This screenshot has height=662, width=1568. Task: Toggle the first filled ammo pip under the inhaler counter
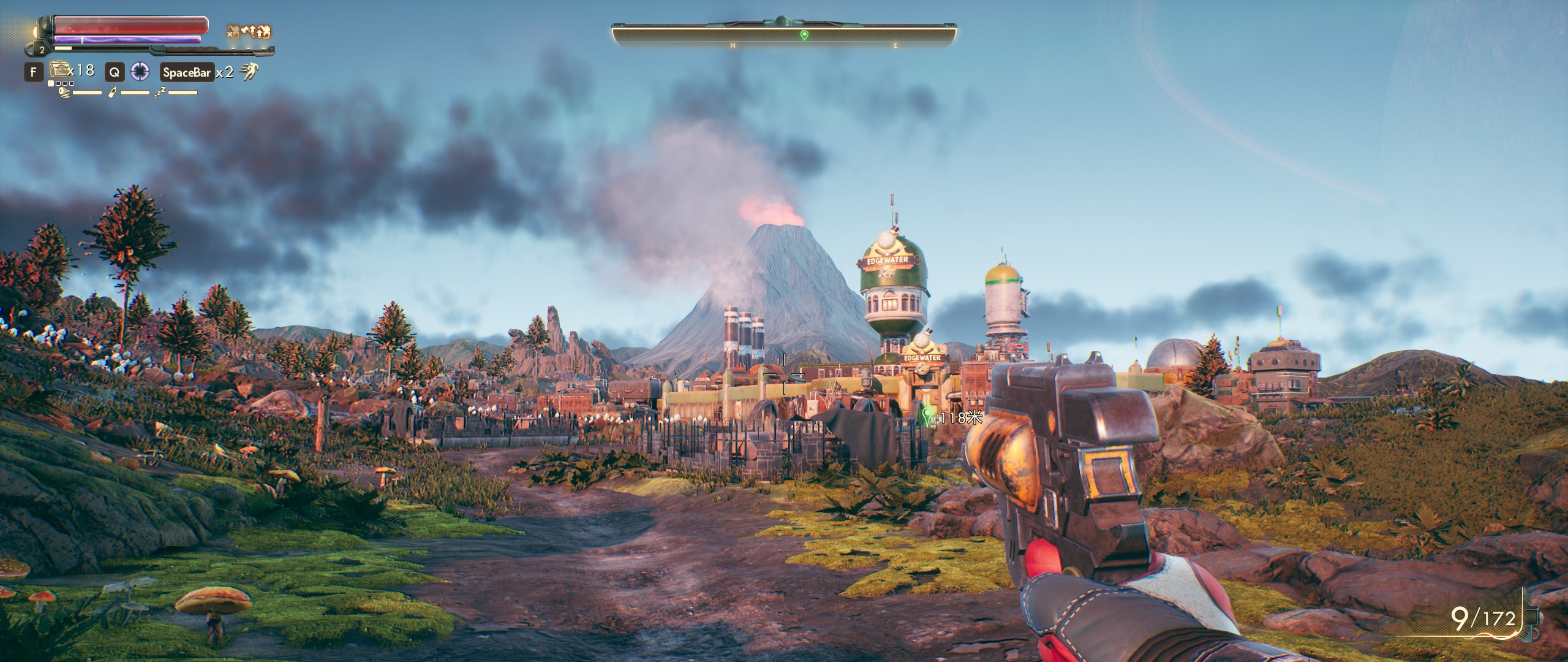click(x=51, y=84)
